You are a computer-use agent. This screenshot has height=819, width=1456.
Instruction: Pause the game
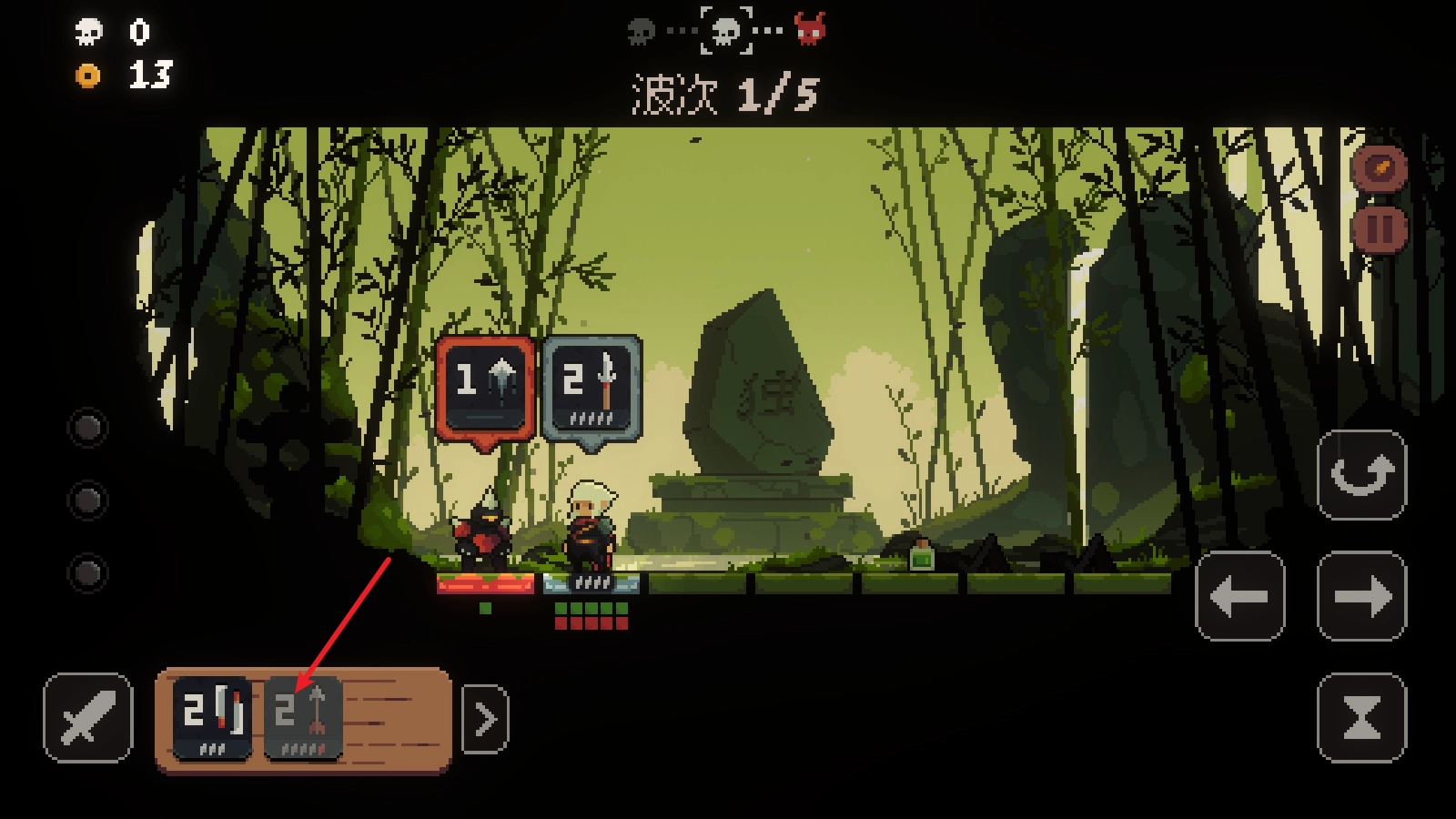coord(1380,228)
